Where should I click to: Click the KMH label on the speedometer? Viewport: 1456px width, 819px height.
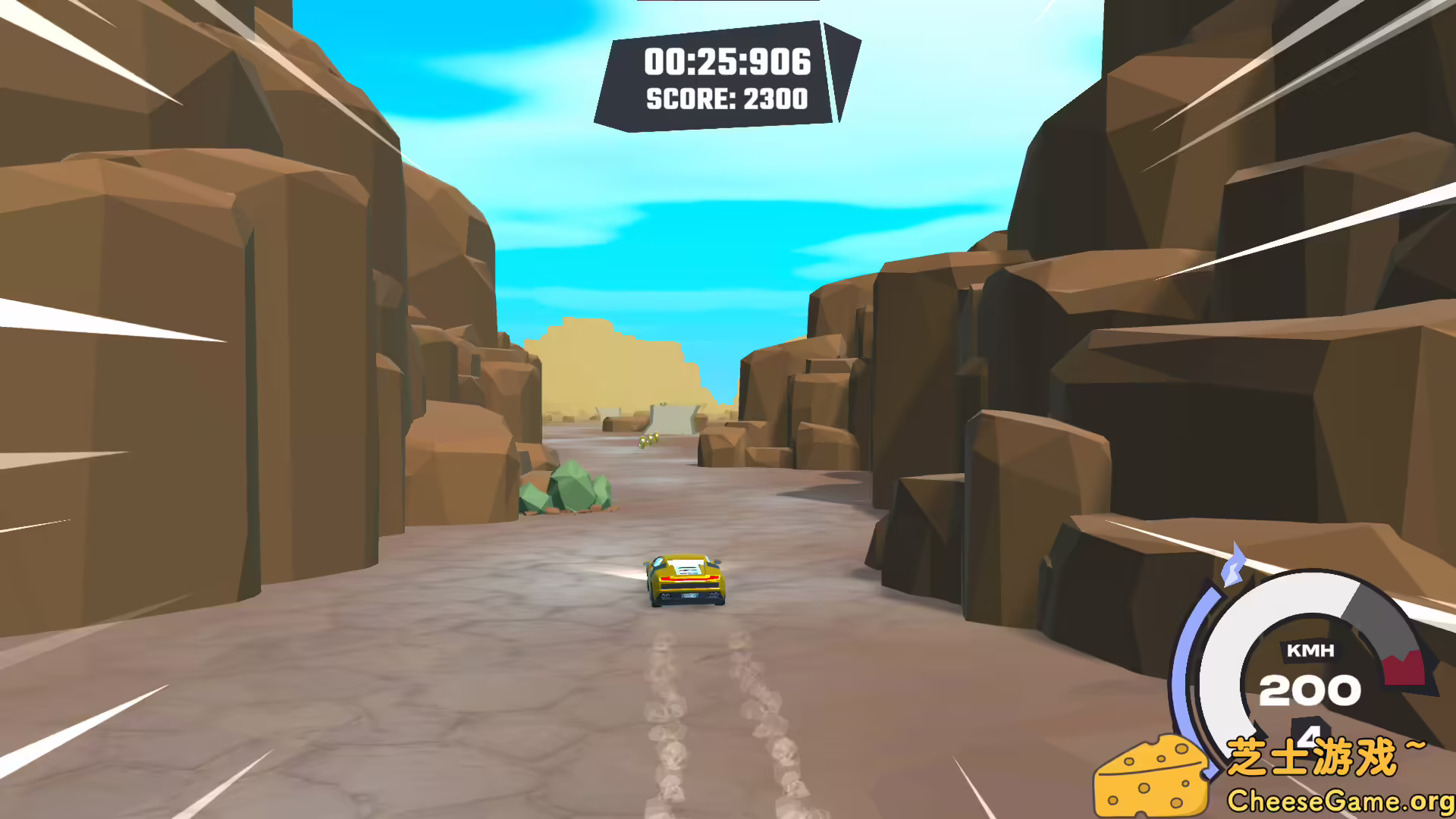pyautogui.click(x=1312, y=650)
